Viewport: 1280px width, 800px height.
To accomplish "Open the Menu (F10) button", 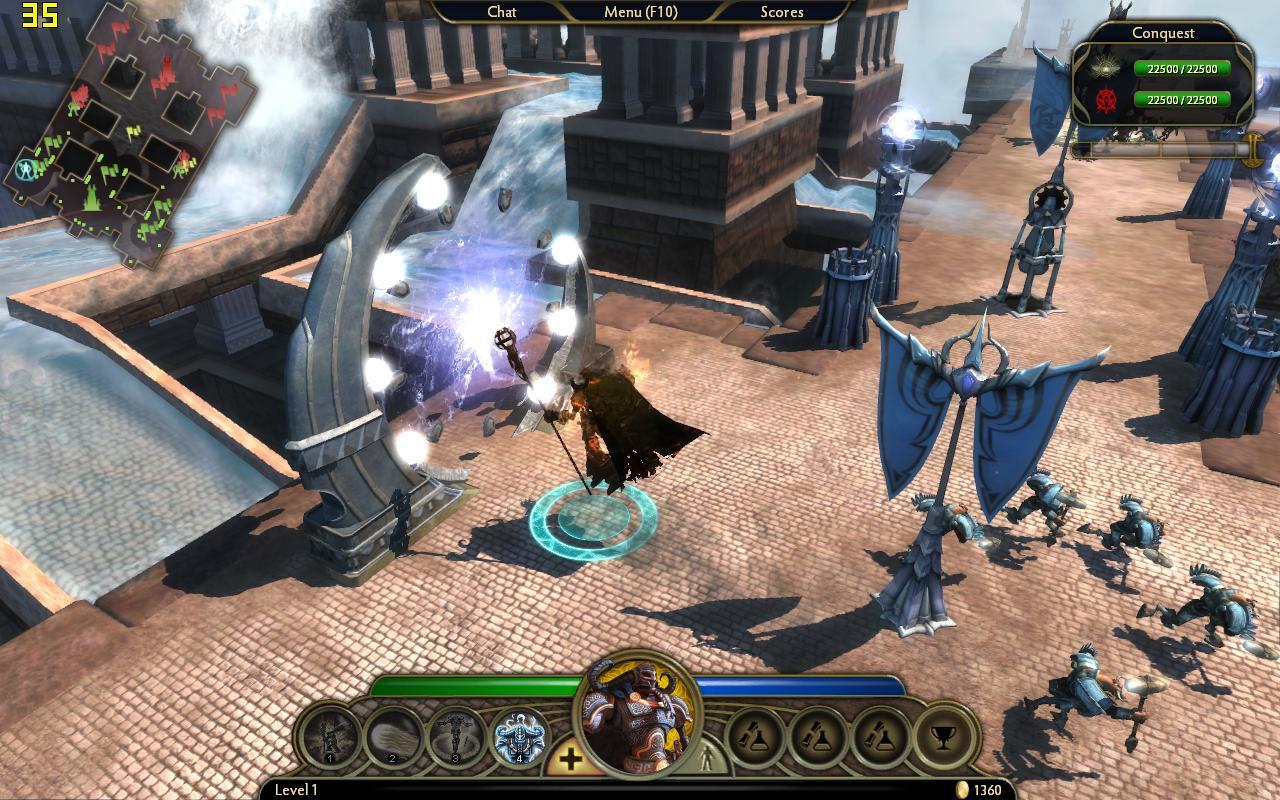I will [x=640, y=12].
